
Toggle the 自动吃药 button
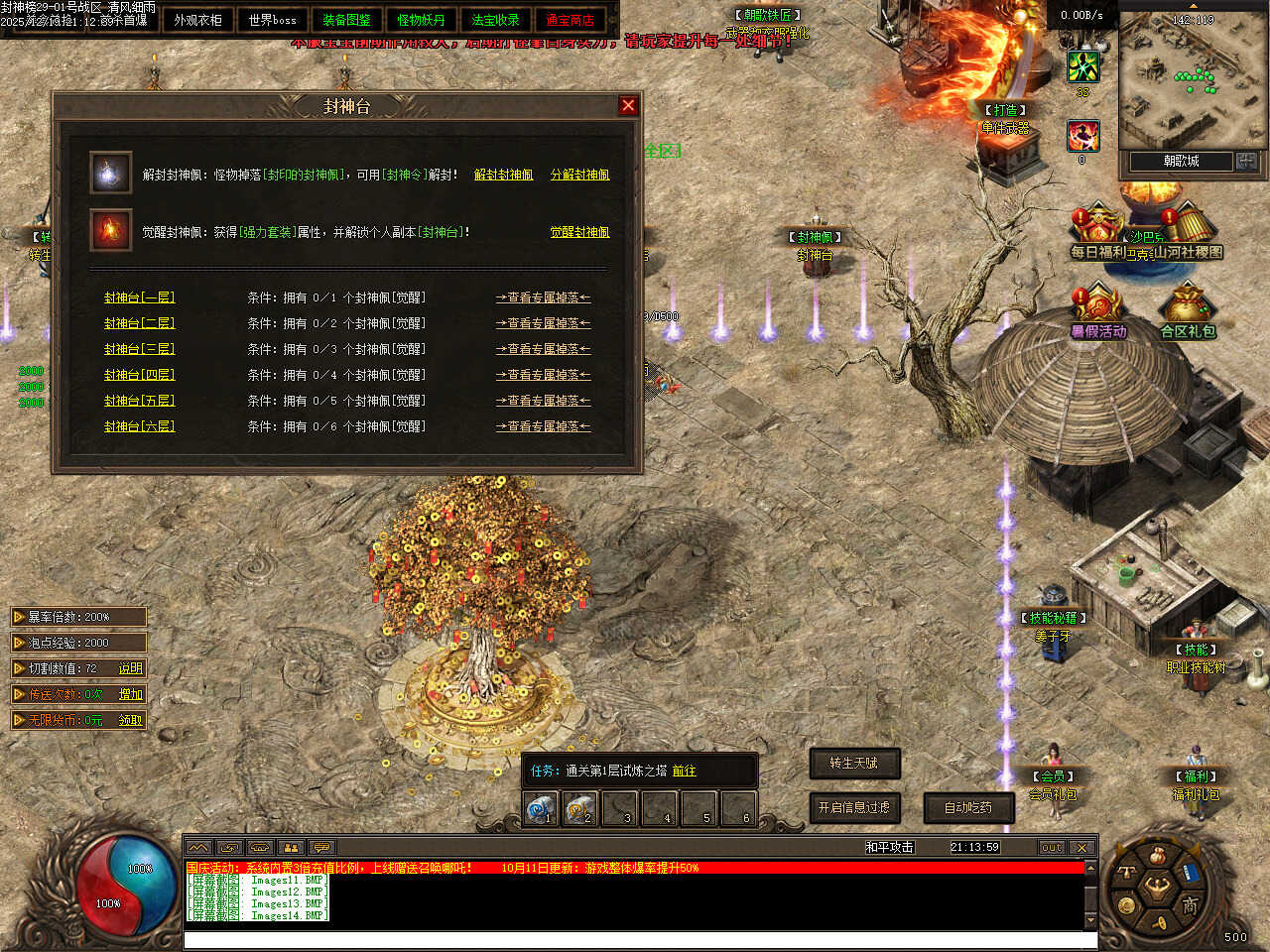968,807
